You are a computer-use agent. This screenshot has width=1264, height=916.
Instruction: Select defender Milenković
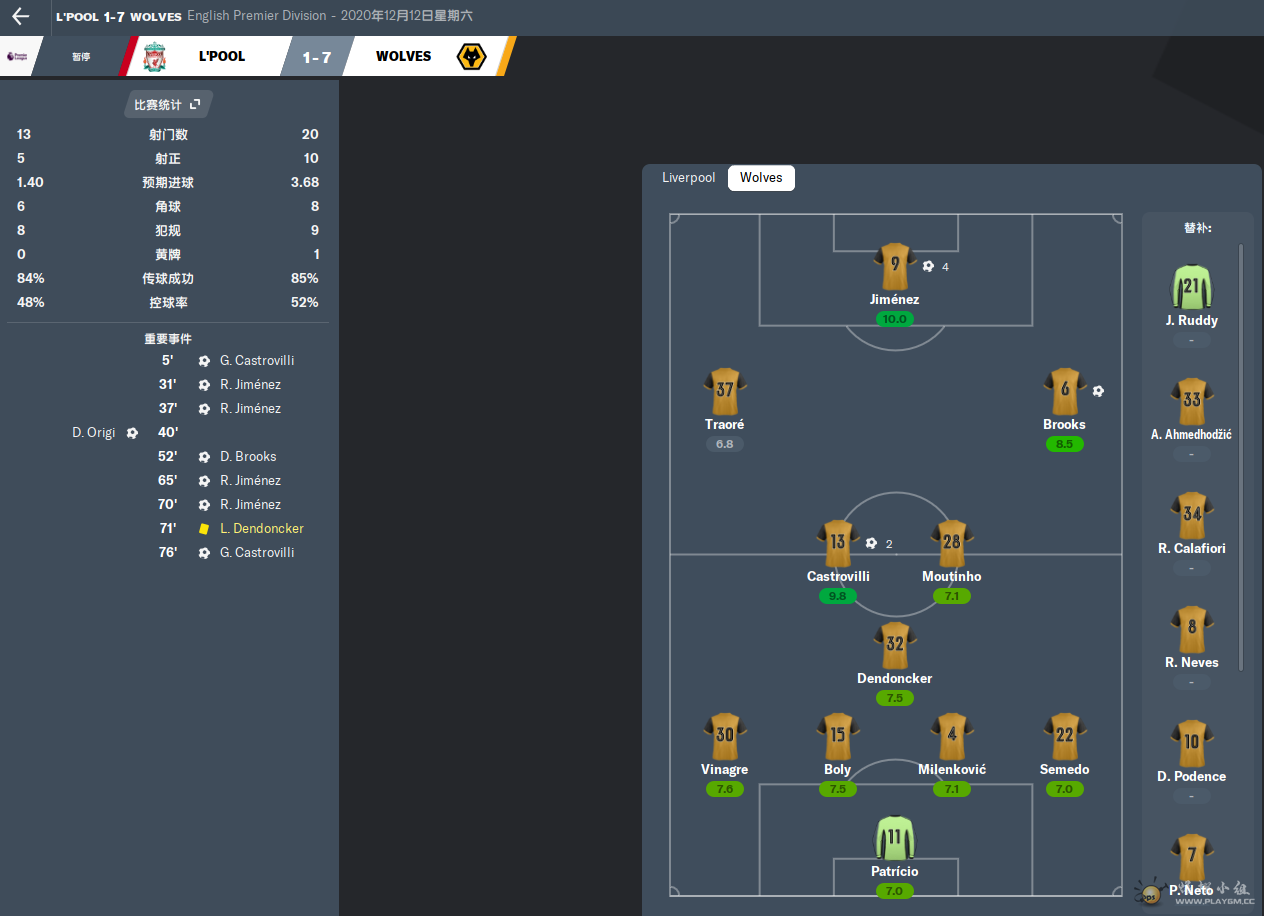(951, 738)
